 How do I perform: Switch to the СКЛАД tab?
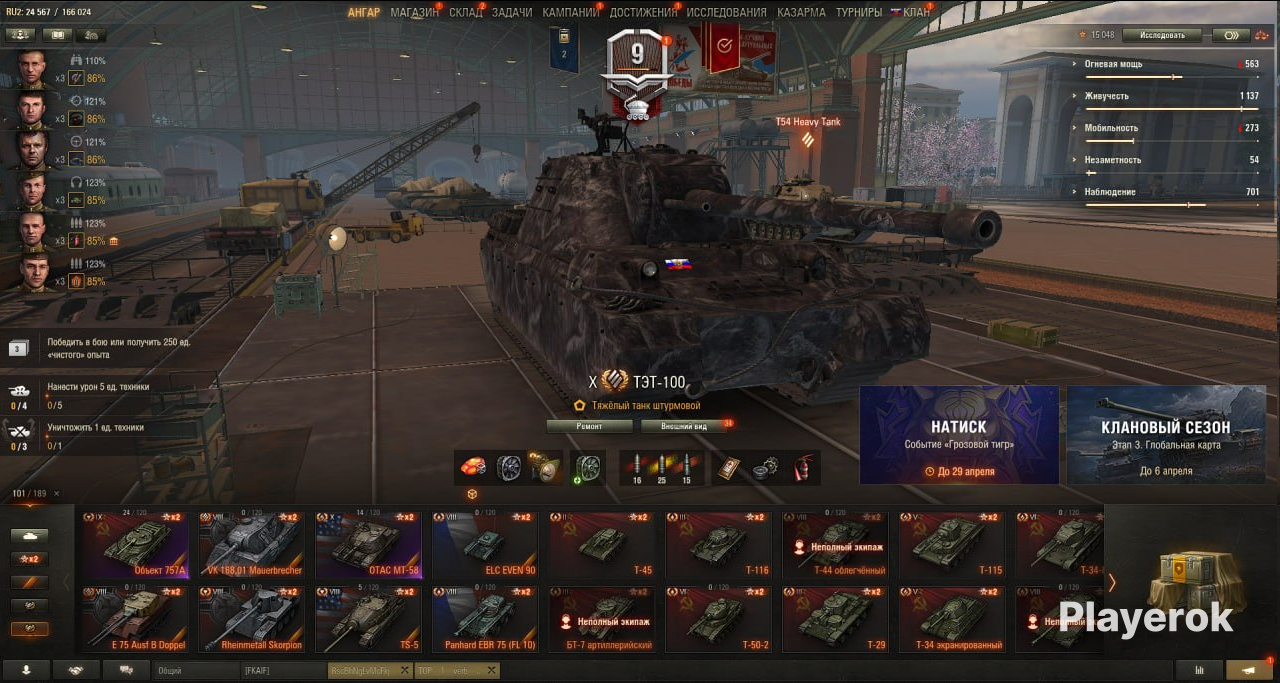coord(466,13)
